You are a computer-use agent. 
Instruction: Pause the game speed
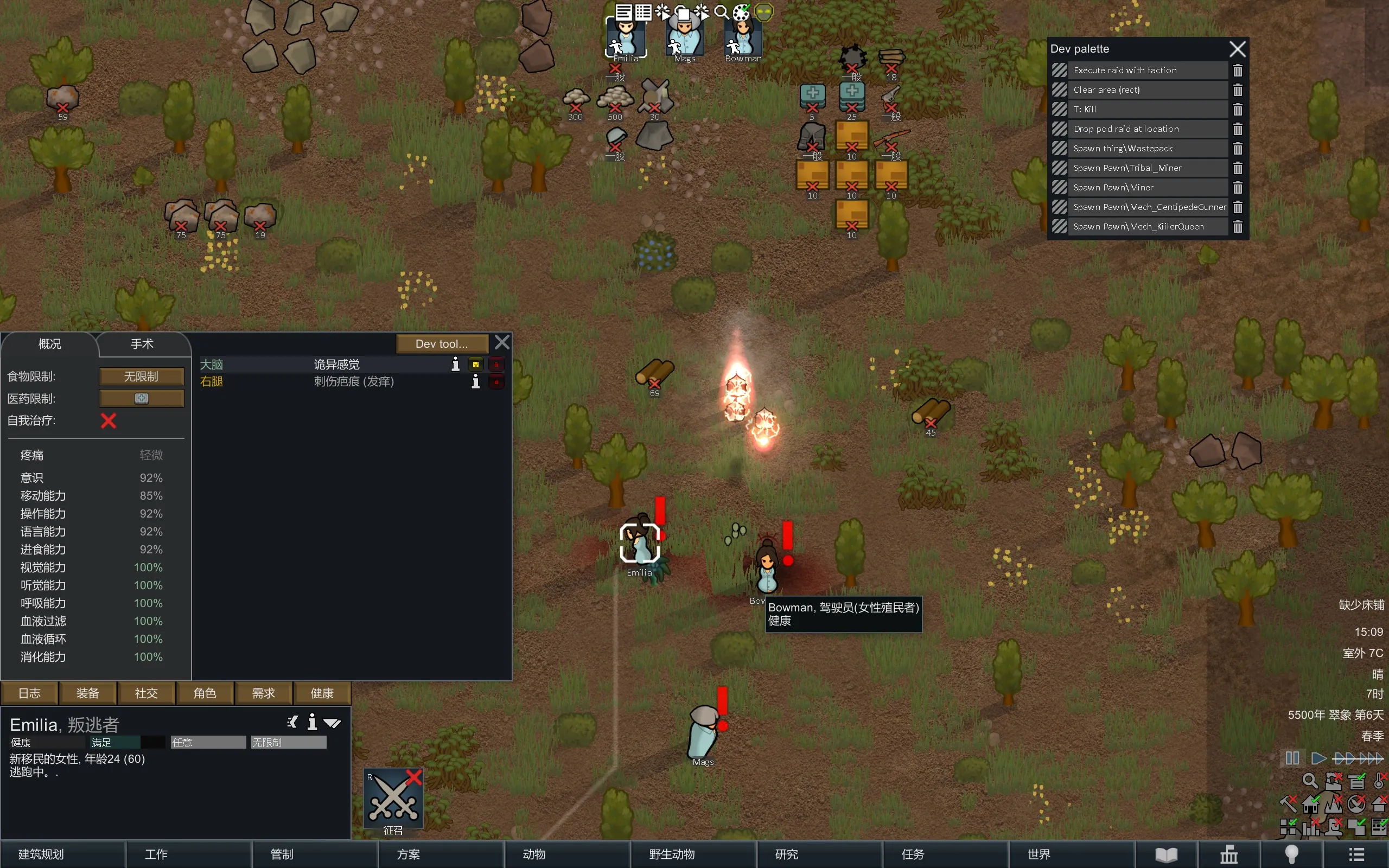point(1292,758)
